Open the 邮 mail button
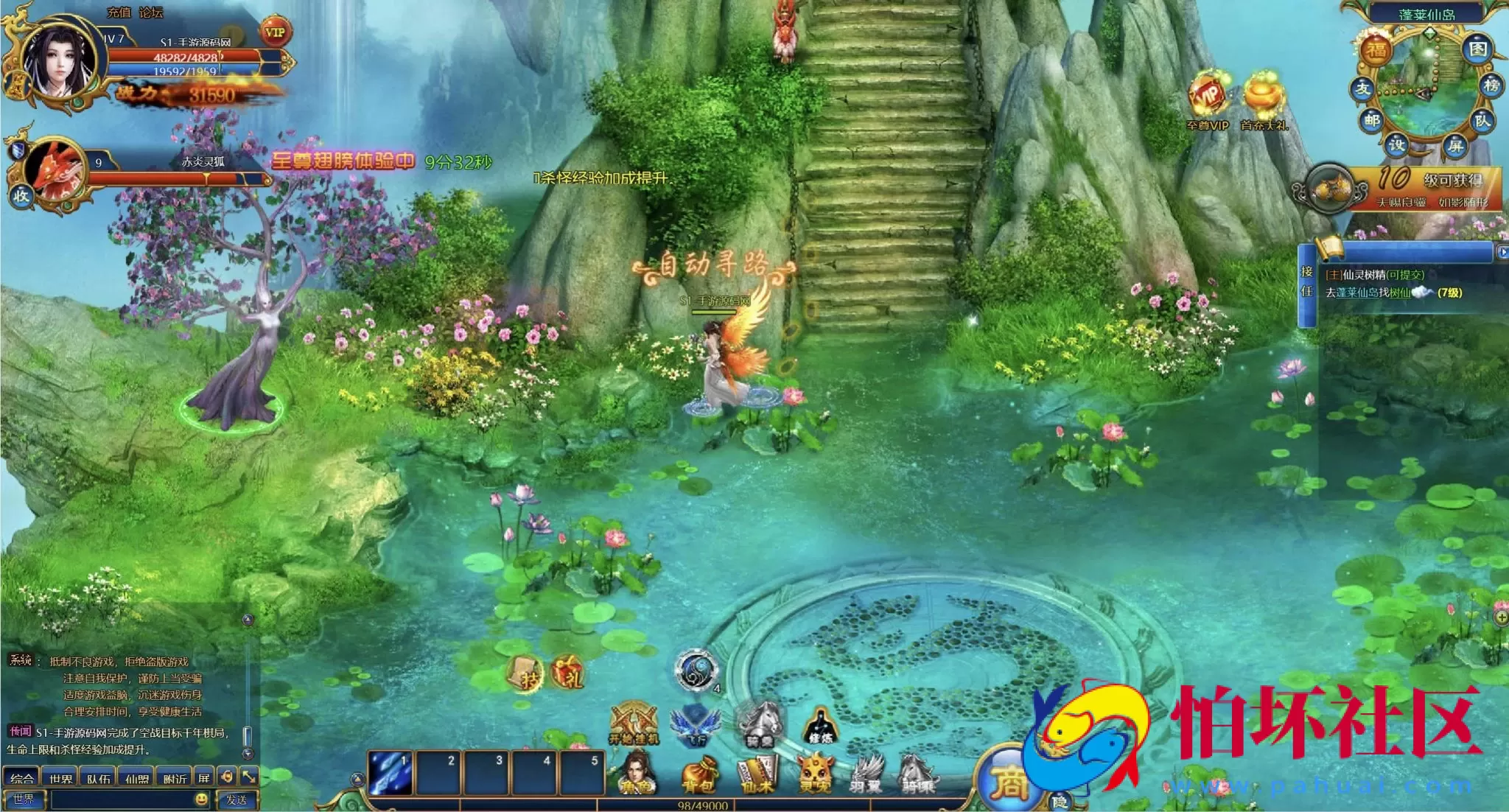The image size is (1509, 812). click(x=1371, y=120)
